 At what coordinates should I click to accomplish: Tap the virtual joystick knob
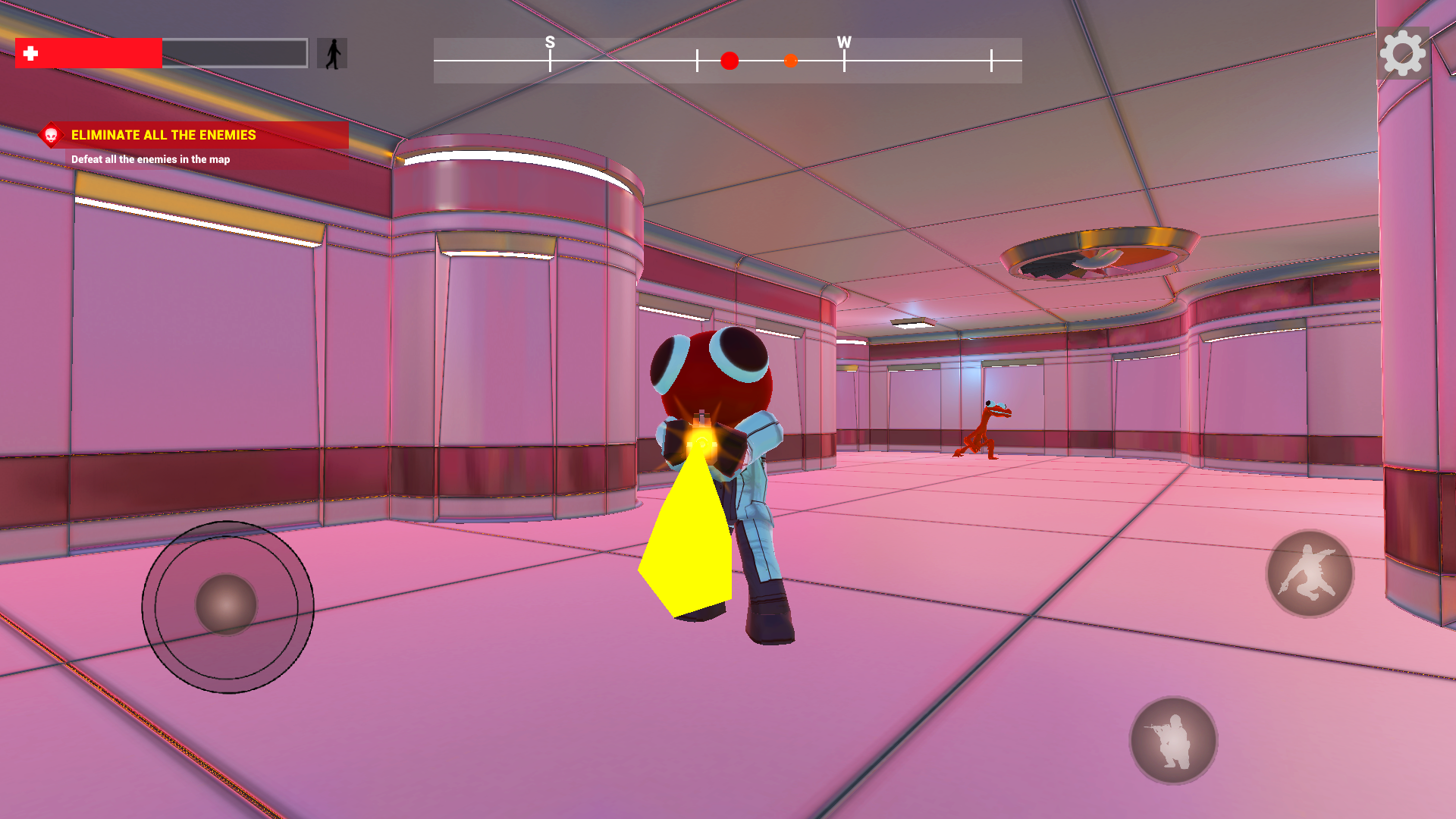[x=227, y=605]
